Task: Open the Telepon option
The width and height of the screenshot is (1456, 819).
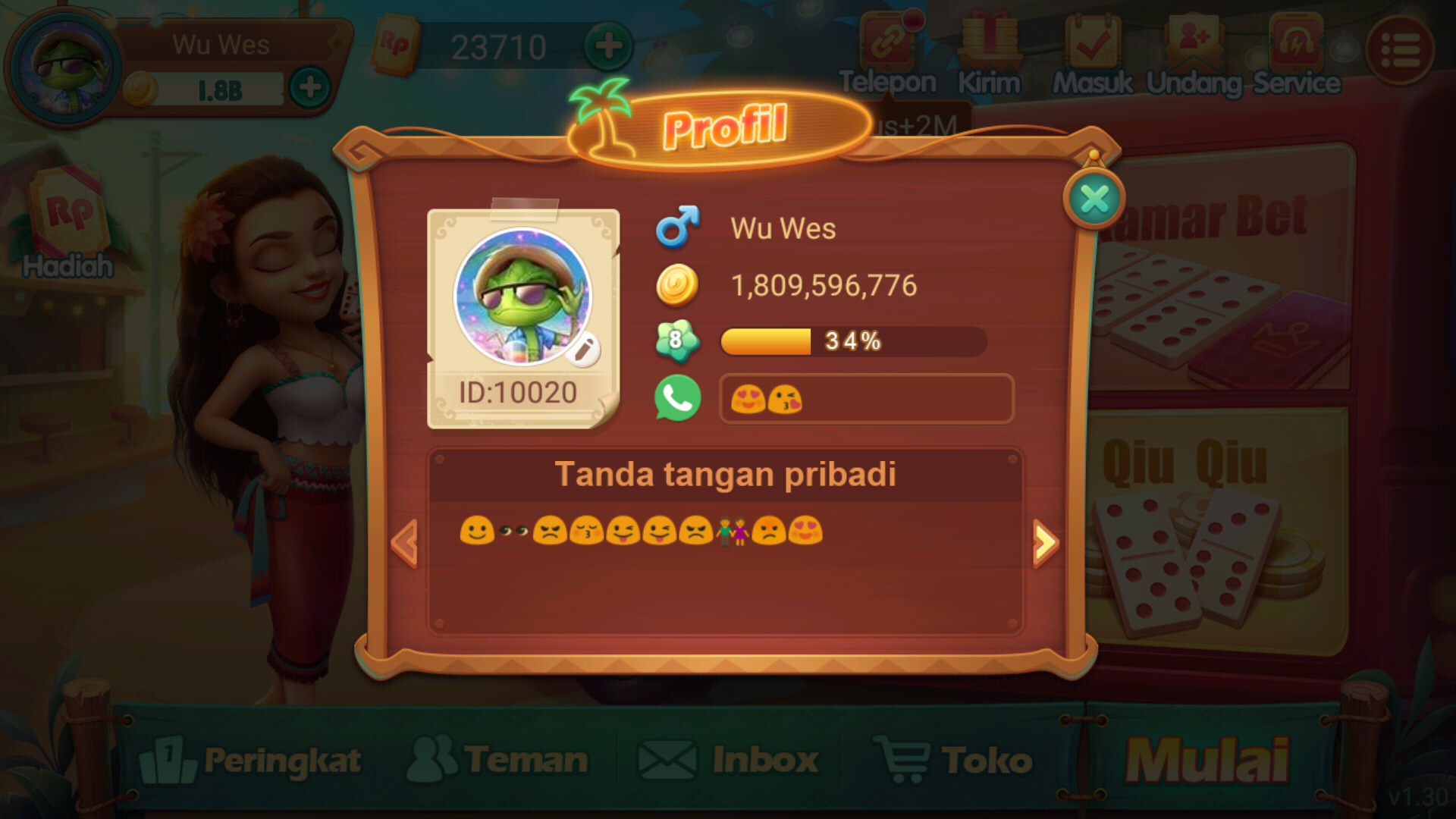Action: tap(888, 55)
